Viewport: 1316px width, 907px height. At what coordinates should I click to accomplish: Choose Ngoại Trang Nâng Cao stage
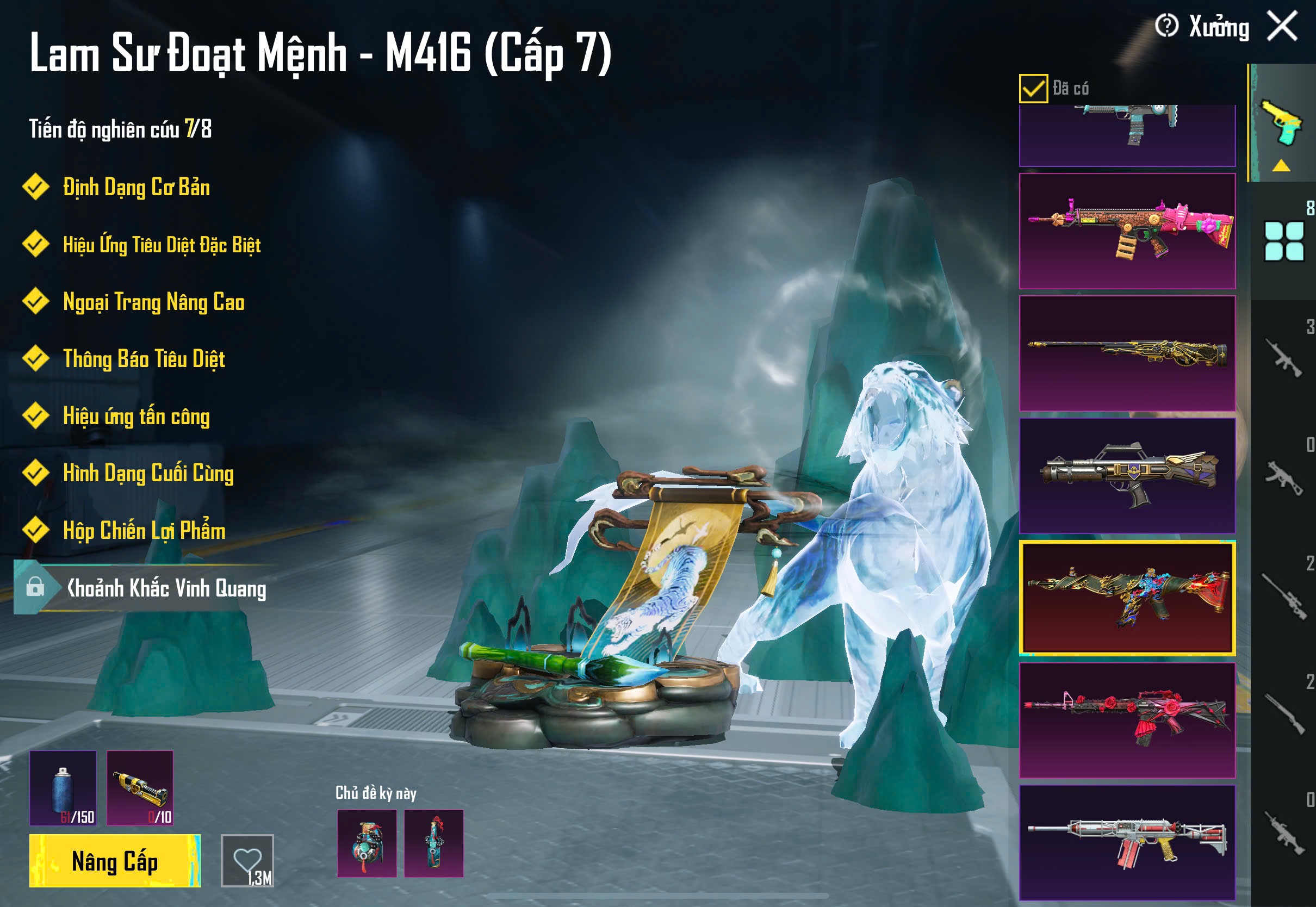point(153,302)
